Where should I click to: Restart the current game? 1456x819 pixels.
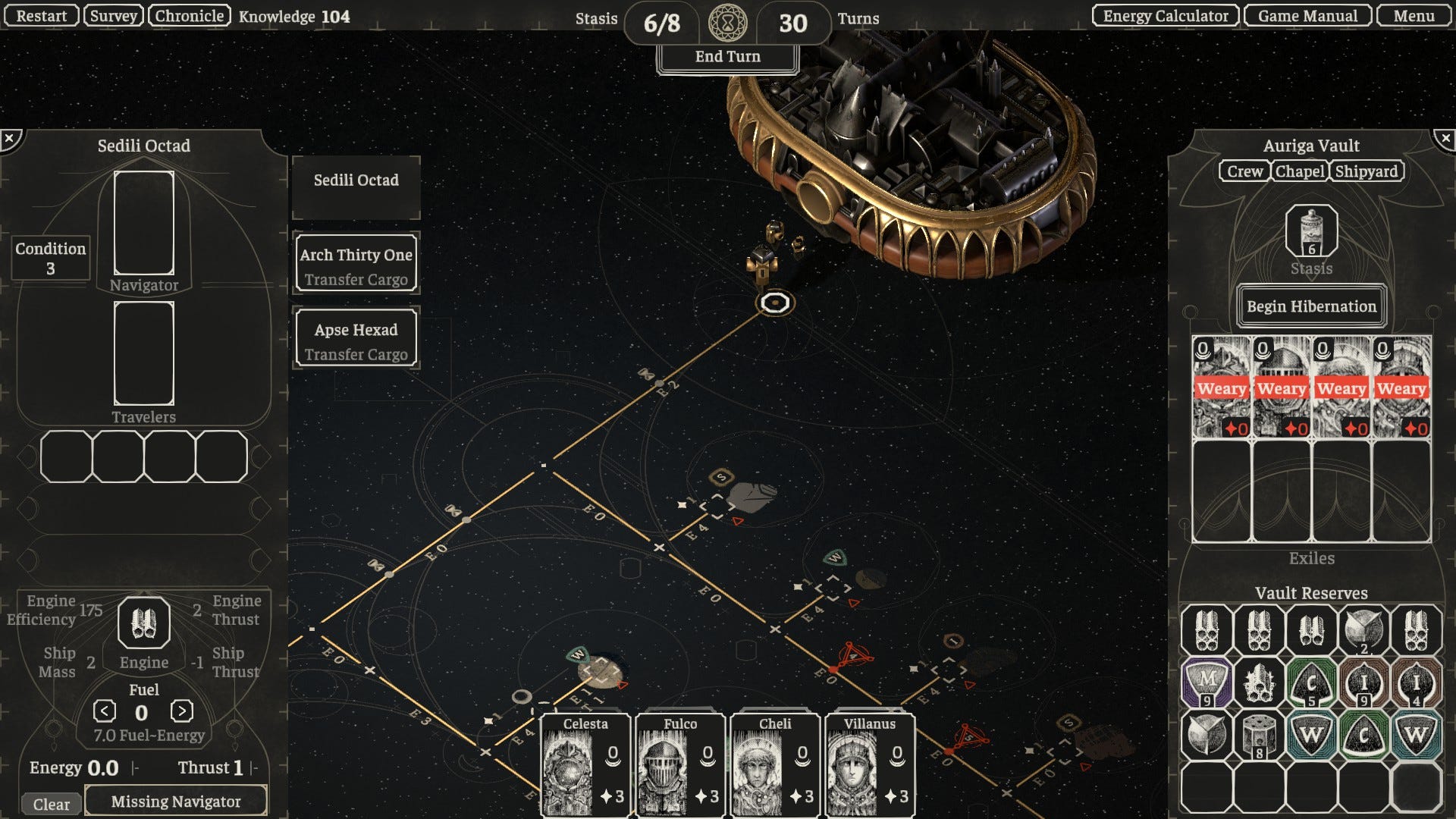(41, 16)
